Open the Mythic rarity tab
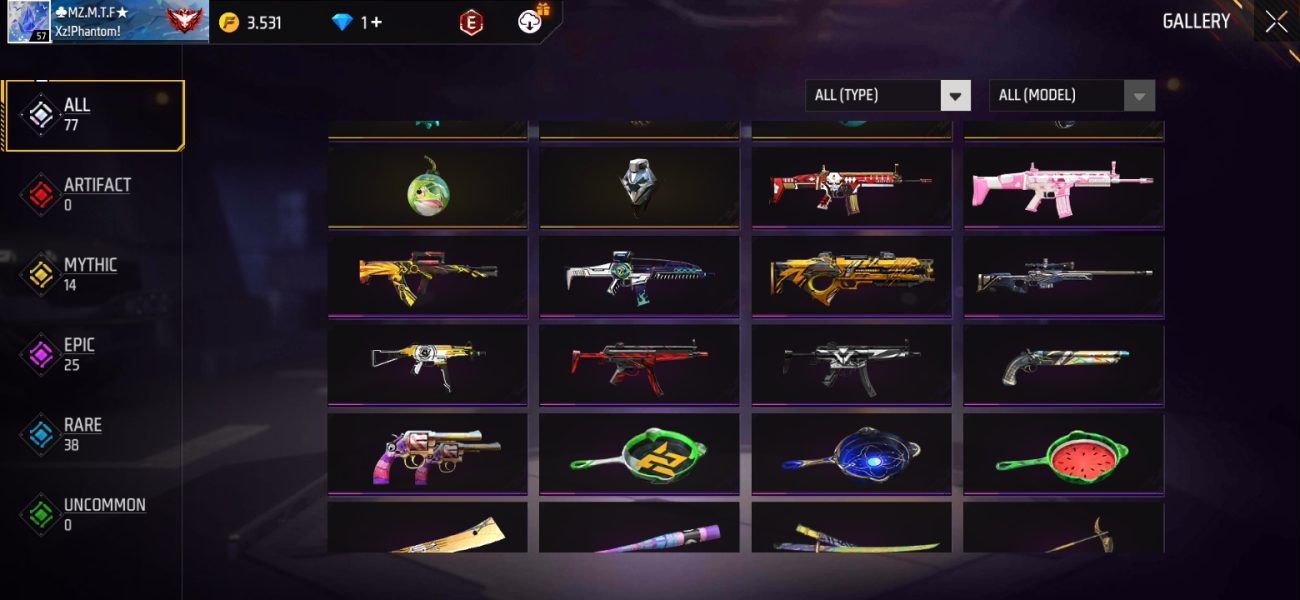 [x=88, y=274]
